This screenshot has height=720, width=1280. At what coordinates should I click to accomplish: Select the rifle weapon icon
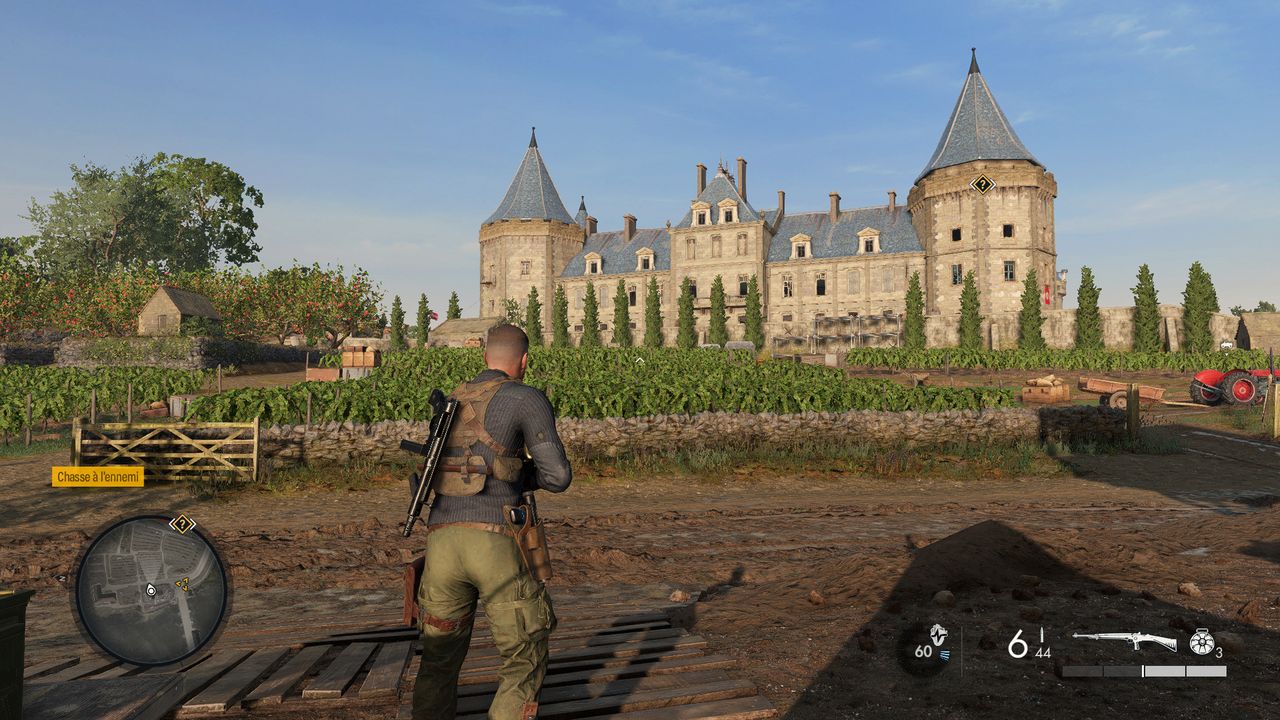point(1124,640)
